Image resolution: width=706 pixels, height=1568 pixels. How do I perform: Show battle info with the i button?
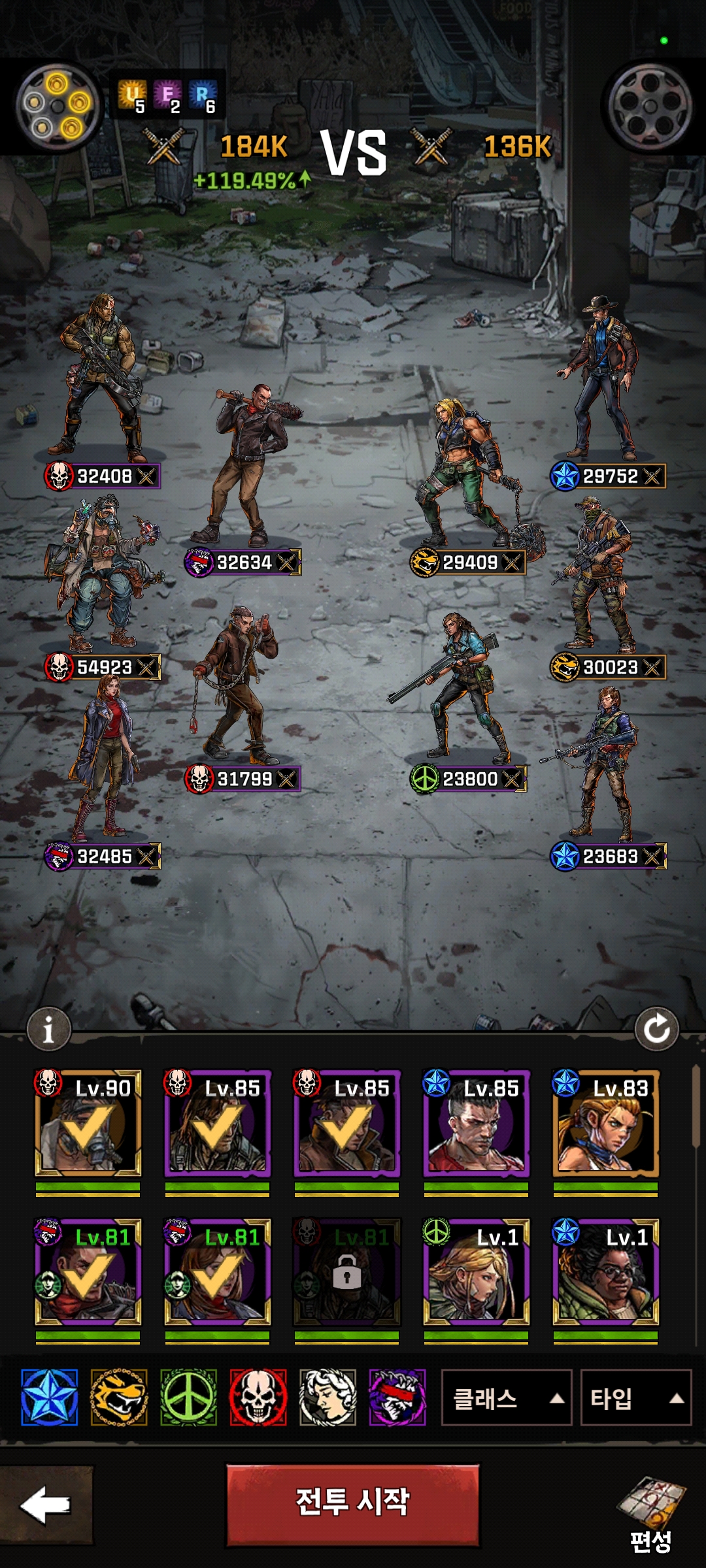coord(48,1030)
